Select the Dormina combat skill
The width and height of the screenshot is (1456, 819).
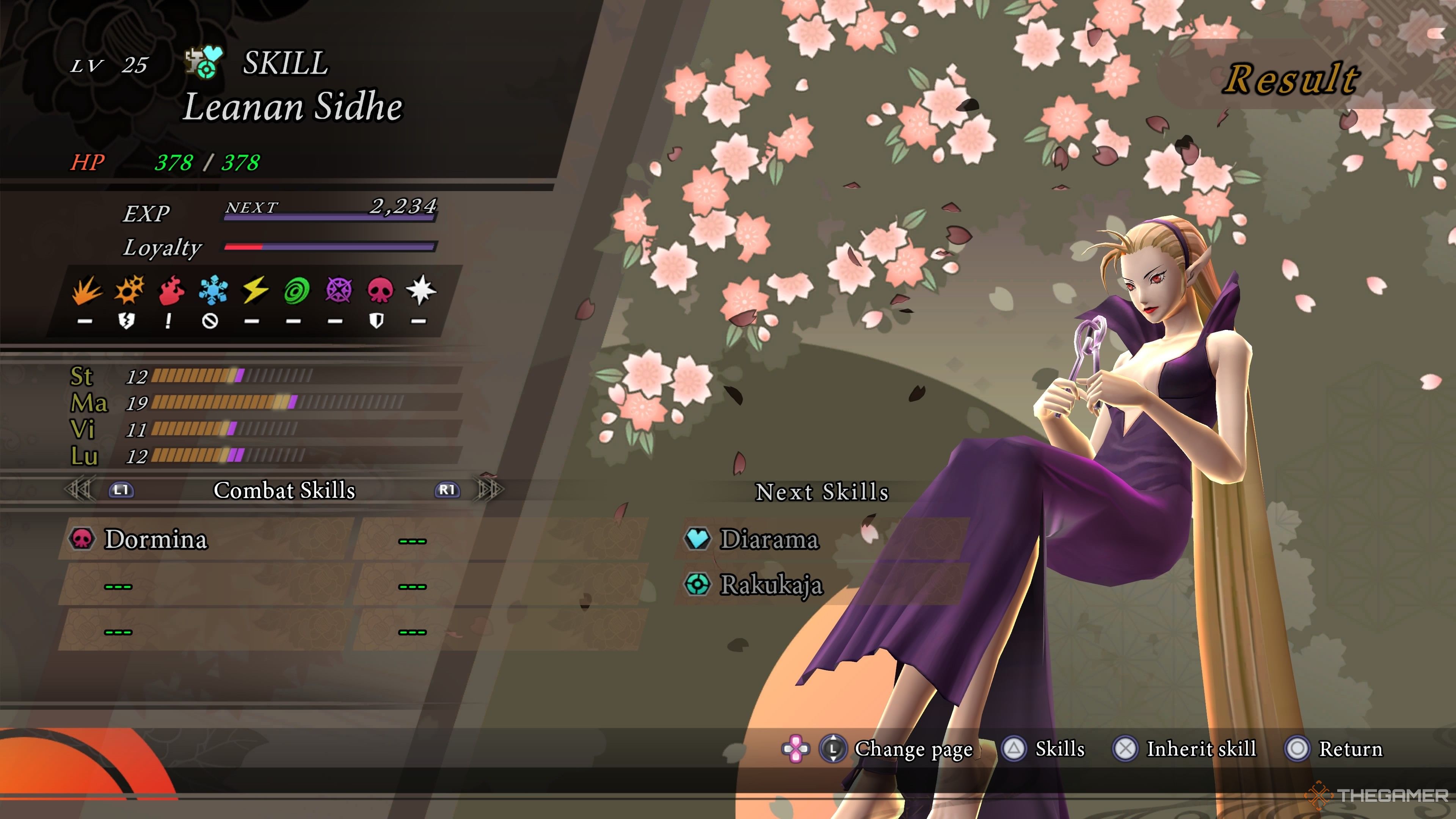coord(156,539)
